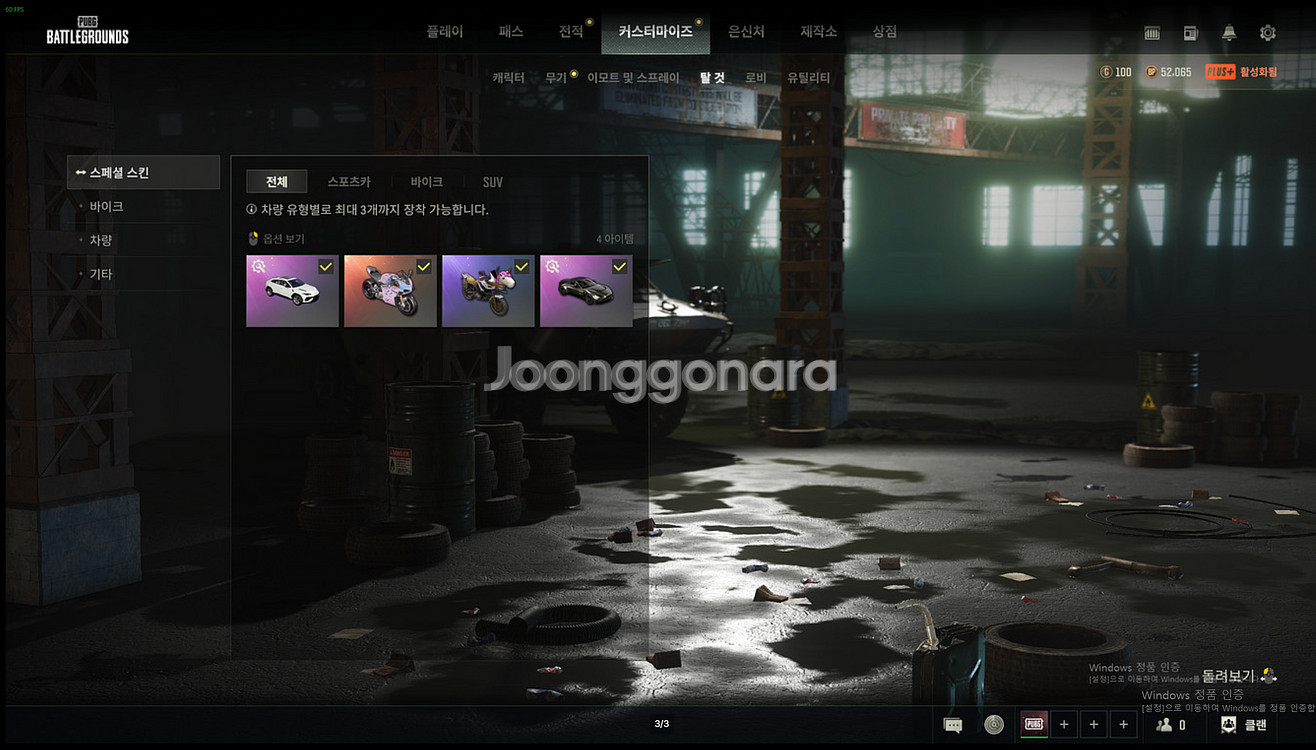Go to the 상점 (Store) menu
The image size is (1316, 750).
[x=884, y=32]
